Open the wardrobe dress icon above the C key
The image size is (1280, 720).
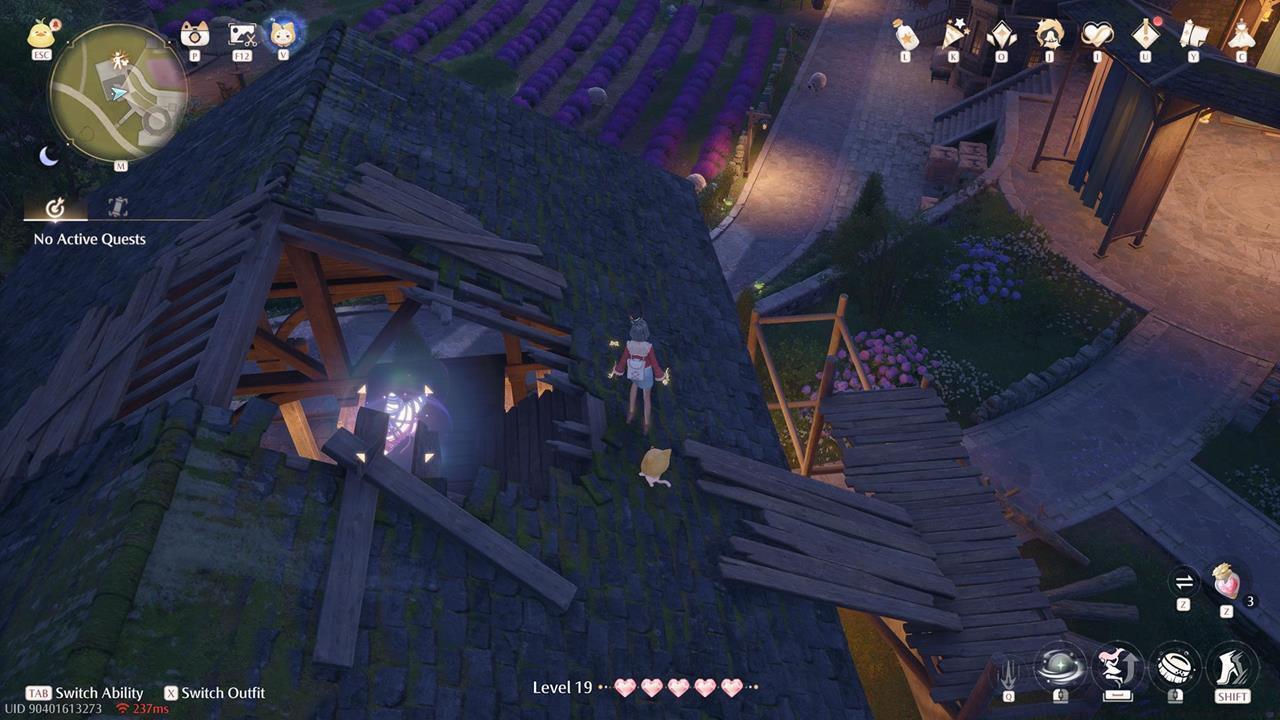pyautogui.click(x=1240, y=33)
